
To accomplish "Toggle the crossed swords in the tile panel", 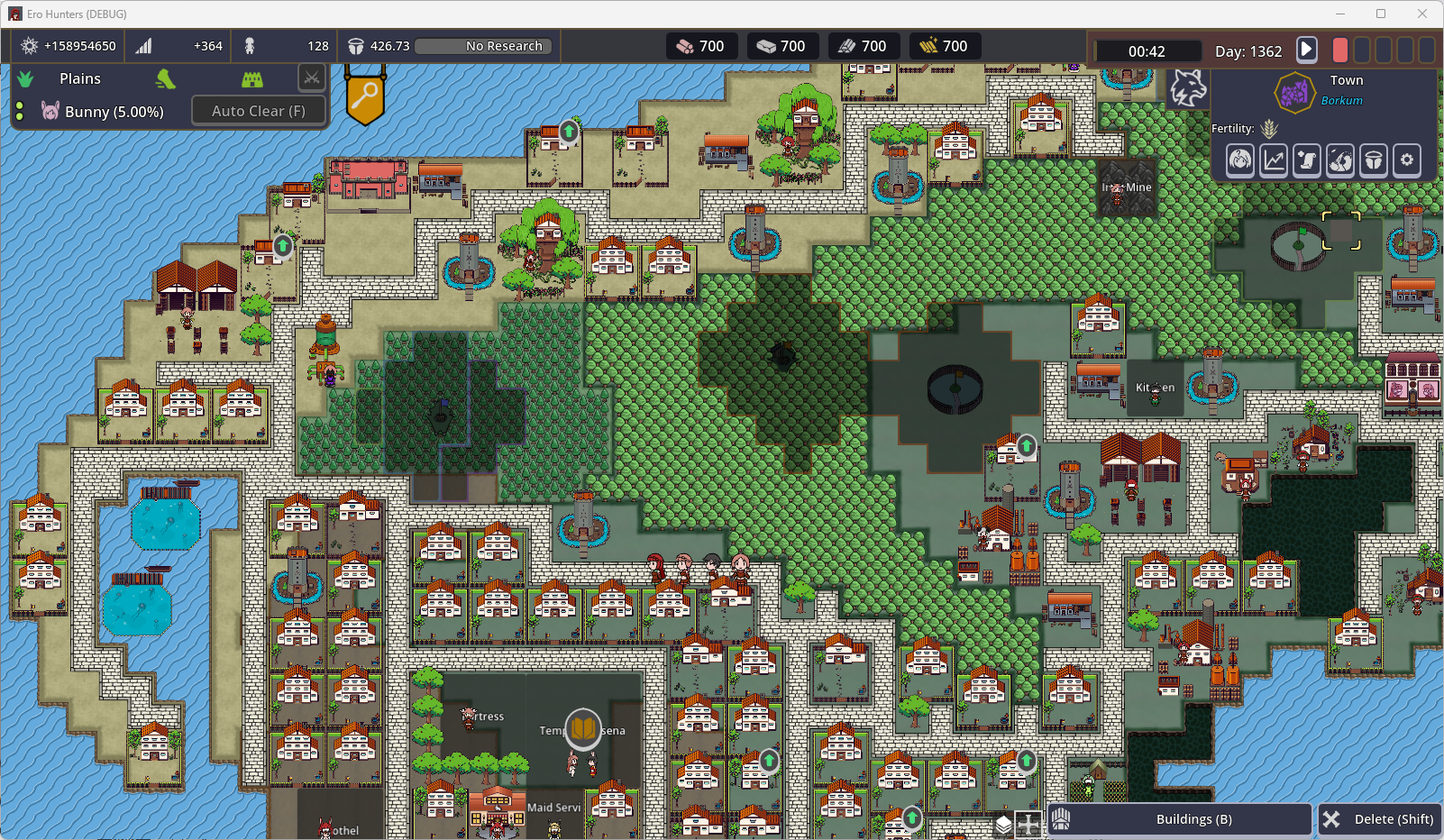I will pyautogui.click(x=313, y=78).
